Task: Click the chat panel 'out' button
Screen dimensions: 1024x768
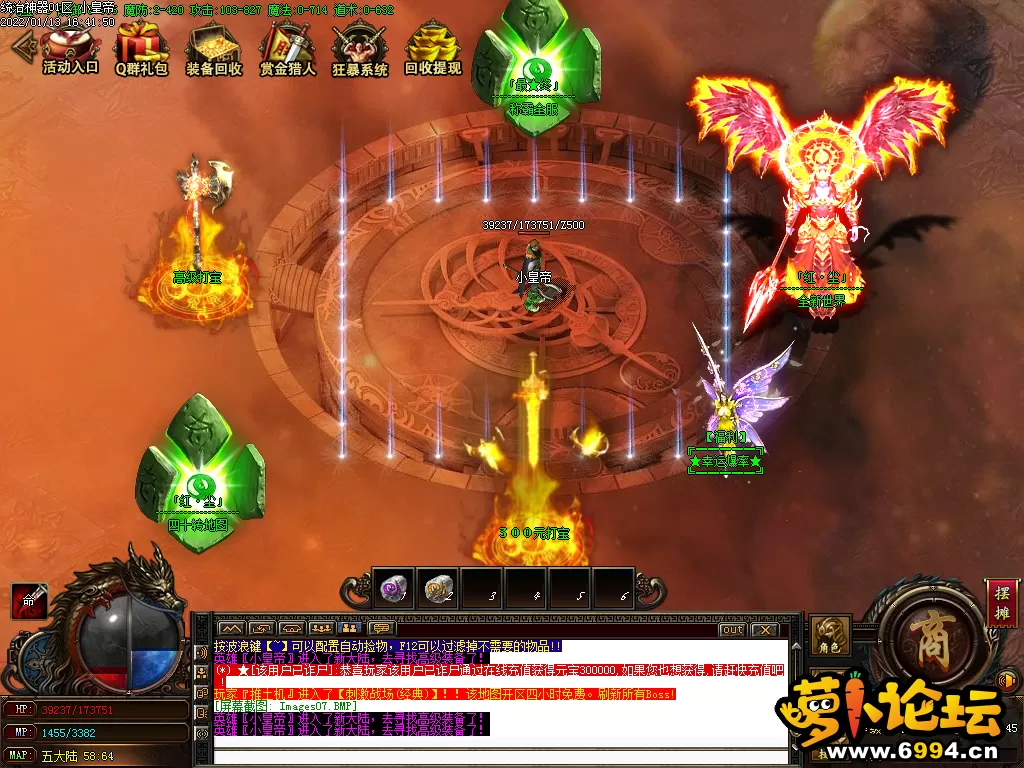Action: (x=732, y=630)
